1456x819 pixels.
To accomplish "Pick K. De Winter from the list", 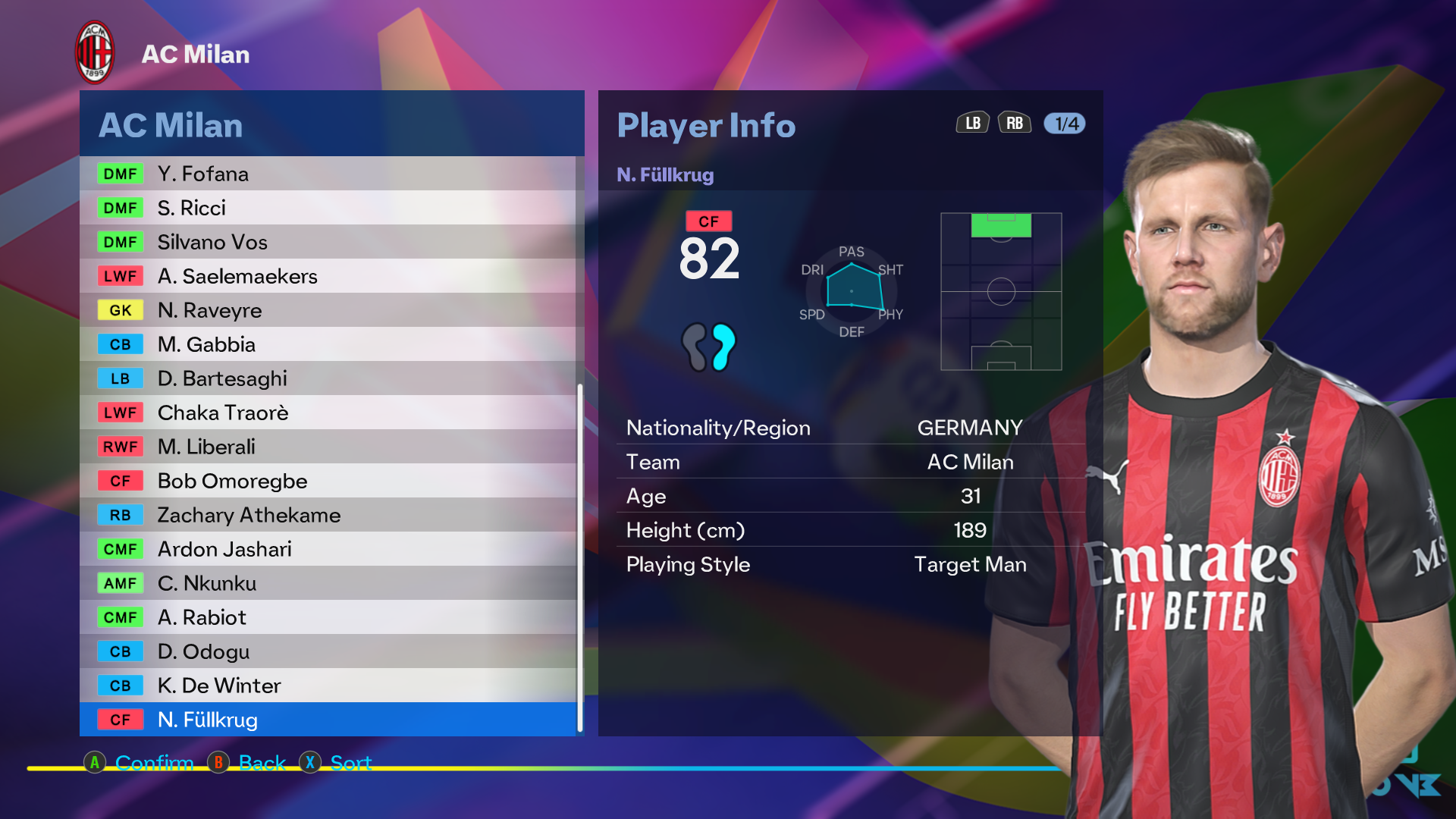I will point(328,686).
